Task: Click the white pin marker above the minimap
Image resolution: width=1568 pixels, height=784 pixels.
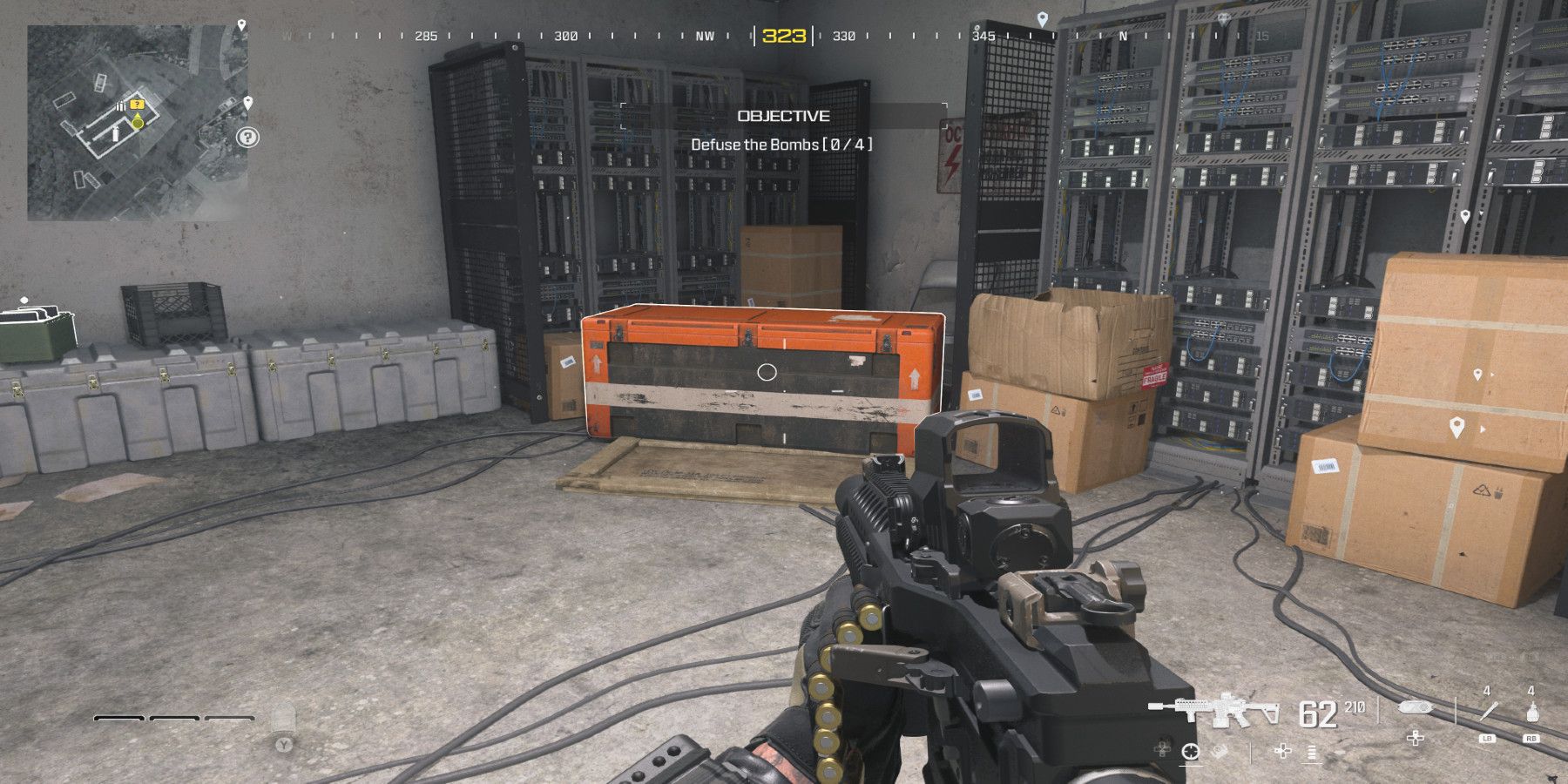Action: pos(241,24)
